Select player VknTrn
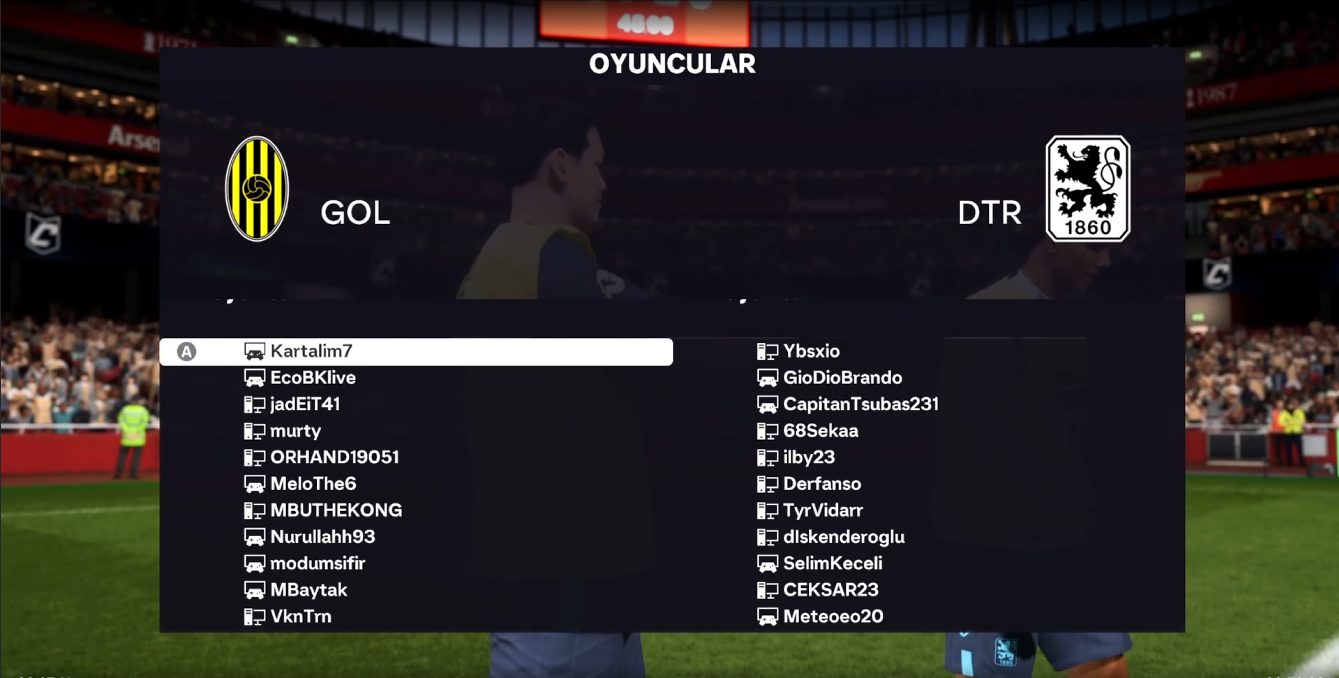The image size is (1339, 678). point(300,617)
